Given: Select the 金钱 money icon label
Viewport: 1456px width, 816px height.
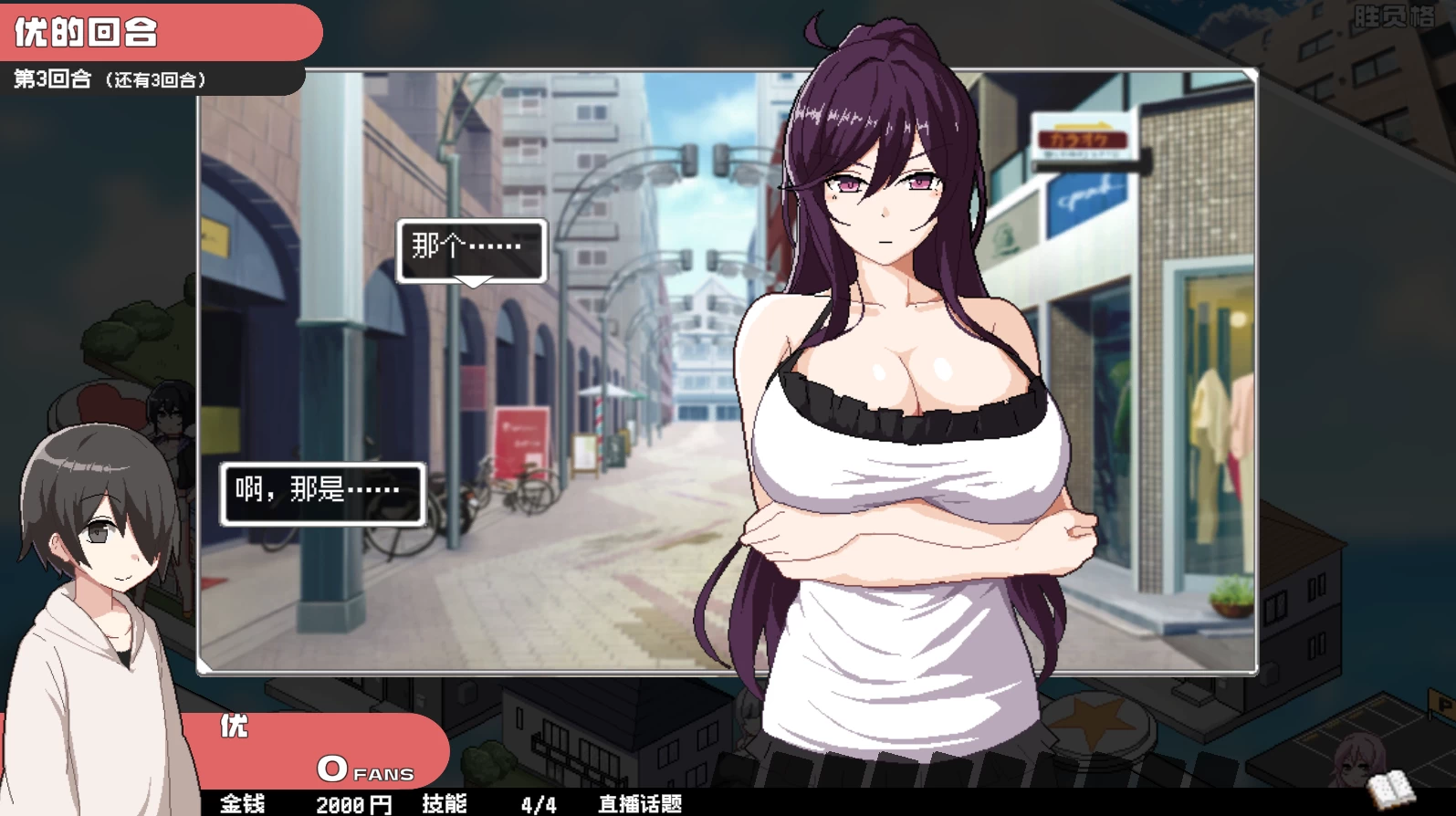Looking at the screenshot, I should (241, 804).
